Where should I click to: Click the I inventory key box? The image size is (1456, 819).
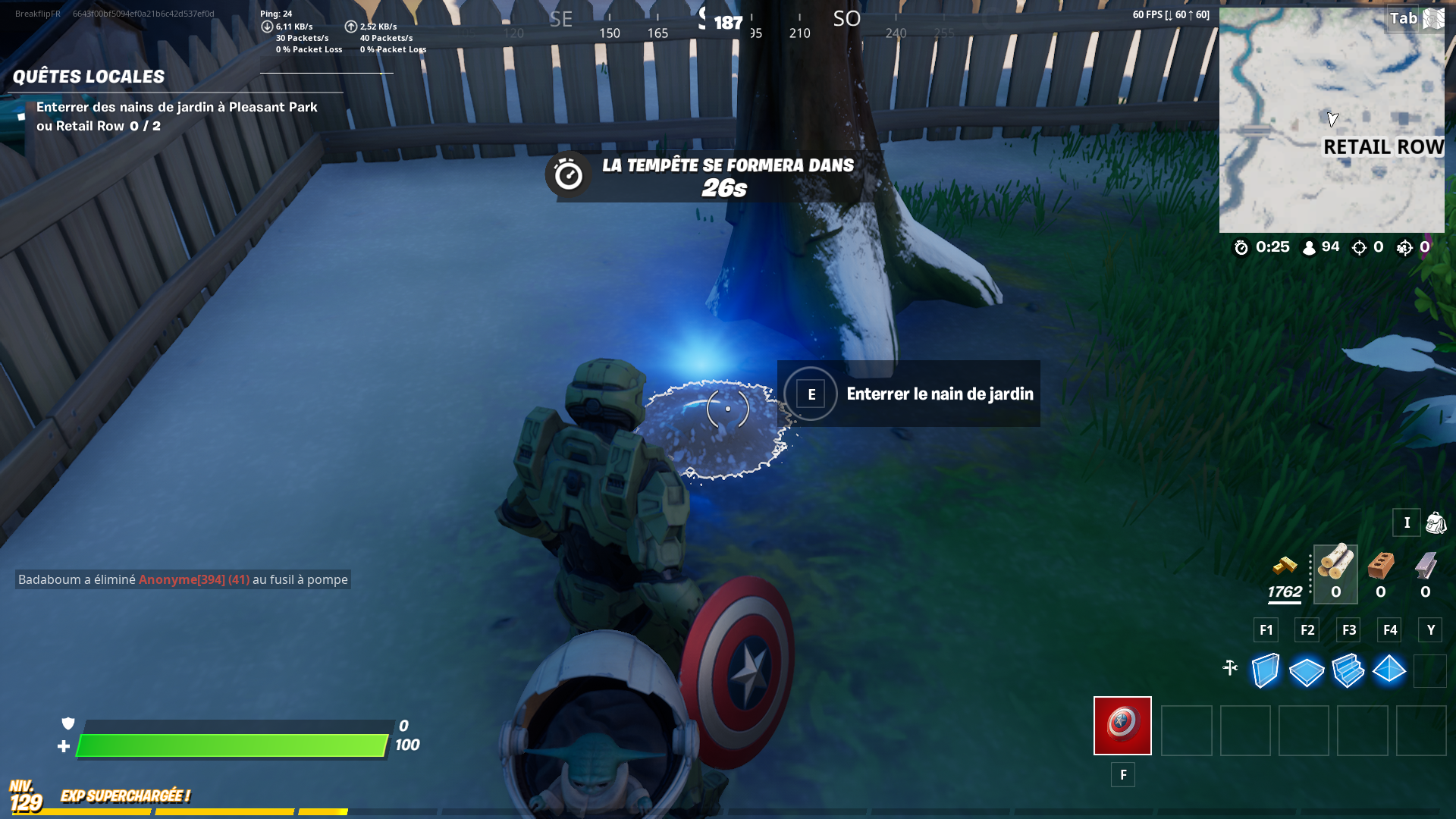pyautogui.click(x=1407, y=522)
